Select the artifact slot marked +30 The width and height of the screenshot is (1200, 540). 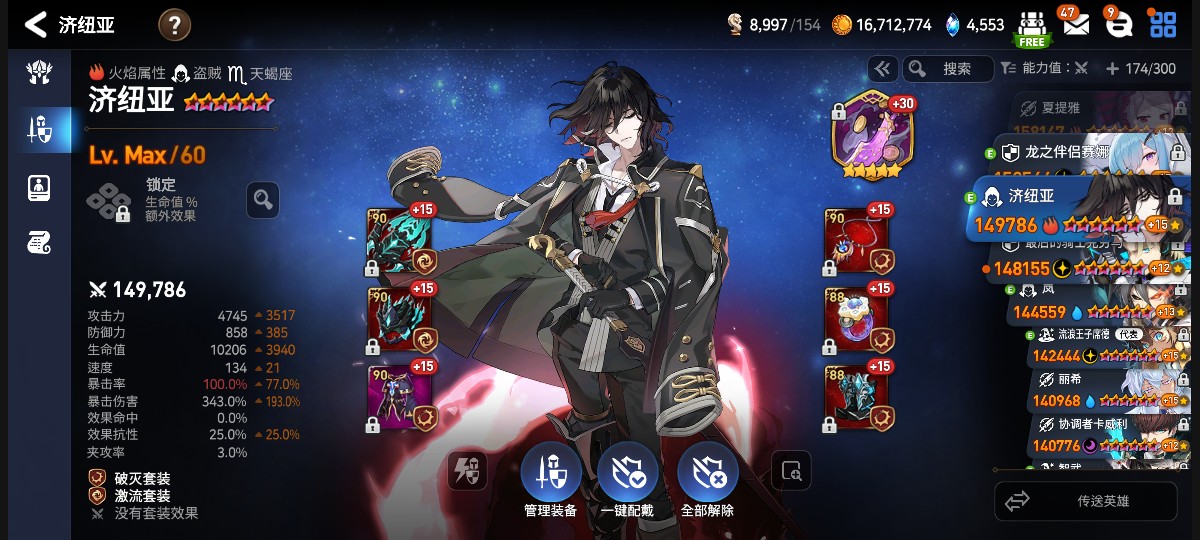point(866,135)
